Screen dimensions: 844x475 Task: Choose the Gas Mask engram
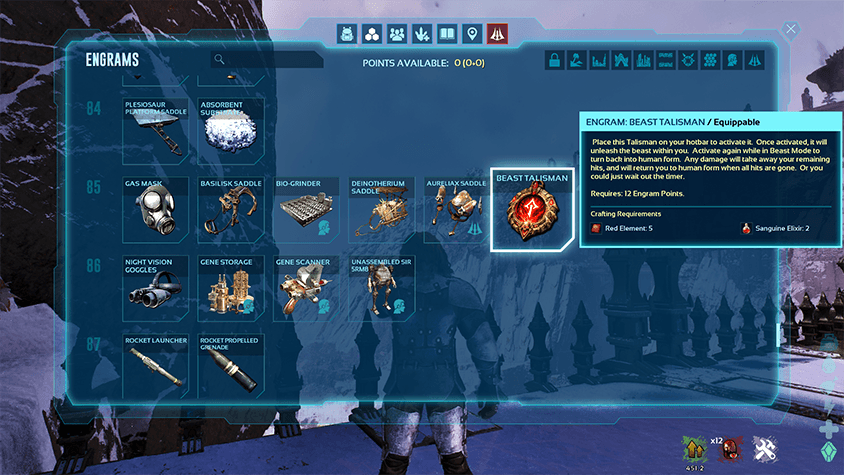click(x=155, y=210)
